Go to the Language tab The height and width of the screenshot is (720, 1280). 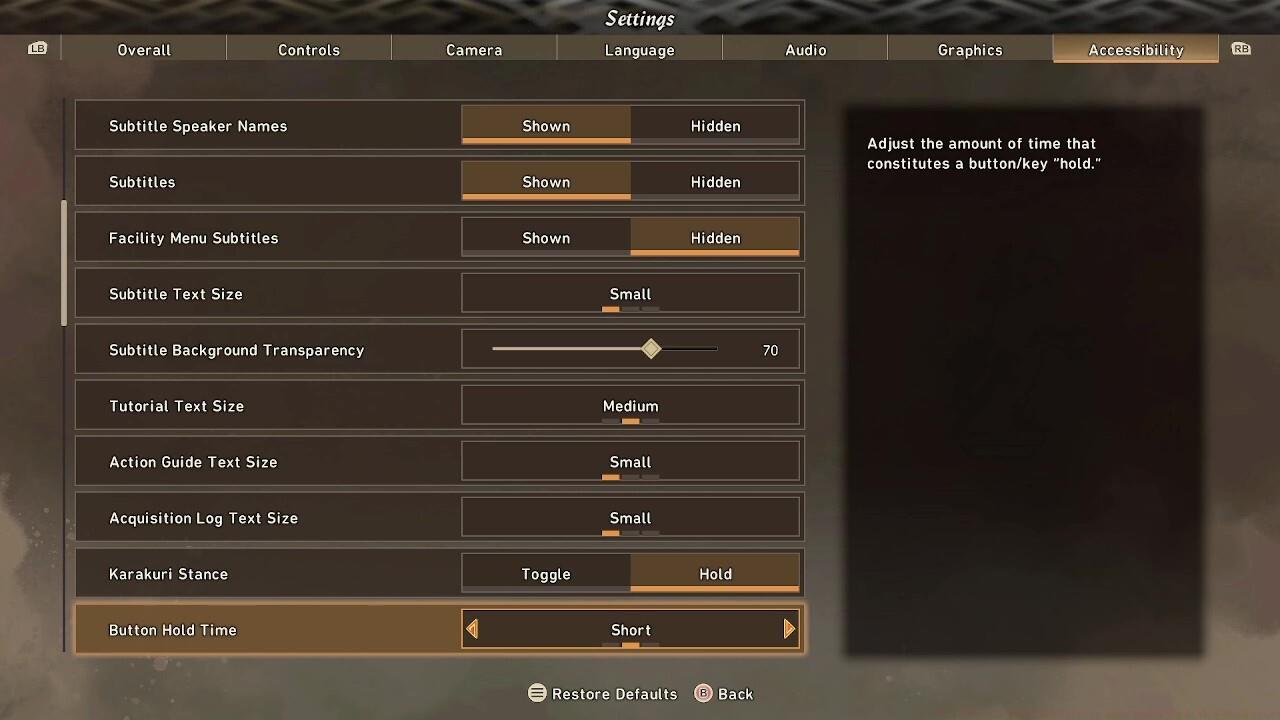[639, 50]
